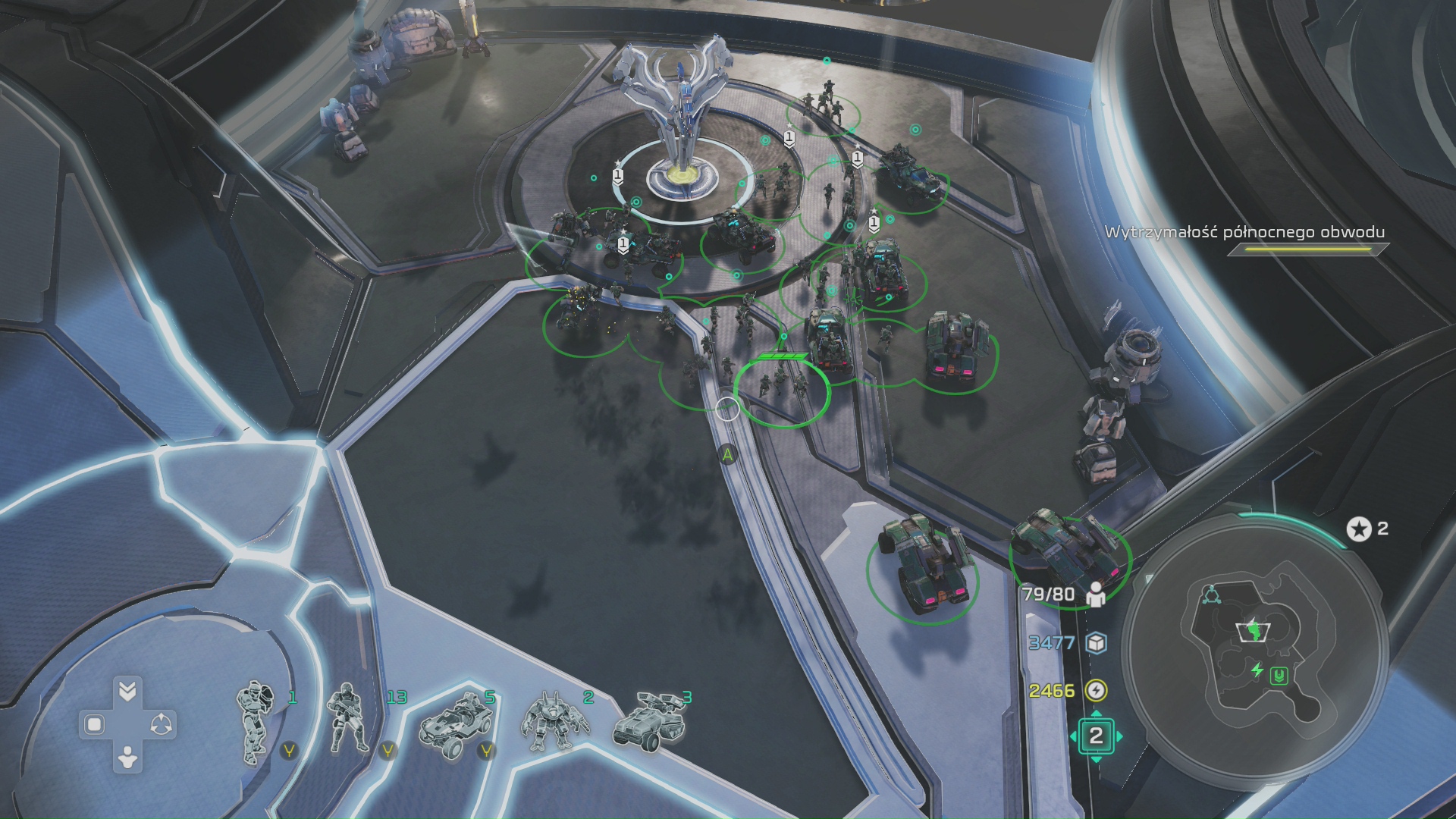Select the Marines group showing 13

[x=349, y=721]
